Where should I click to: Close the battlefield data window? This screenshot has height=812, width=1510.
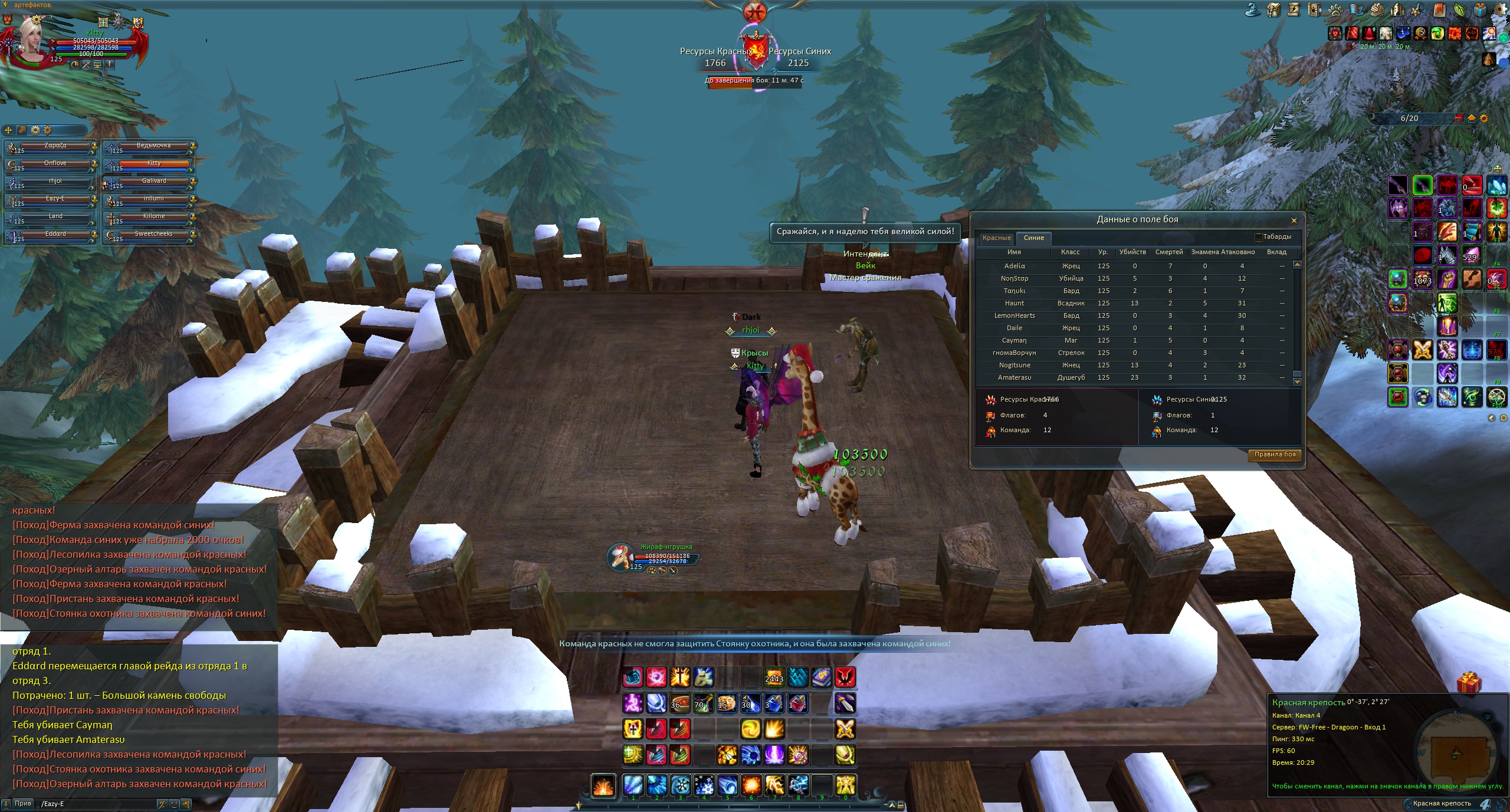[x=1294, y=221]
